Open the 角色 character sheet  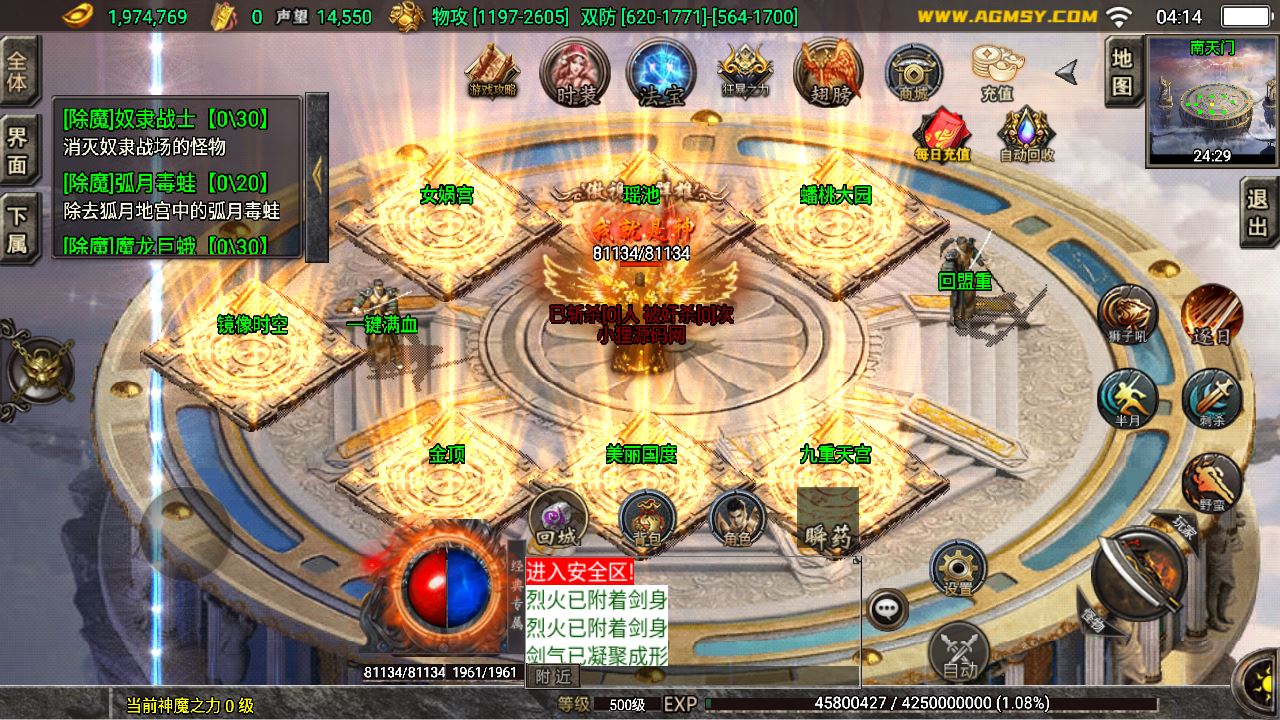tap(737, 519)
